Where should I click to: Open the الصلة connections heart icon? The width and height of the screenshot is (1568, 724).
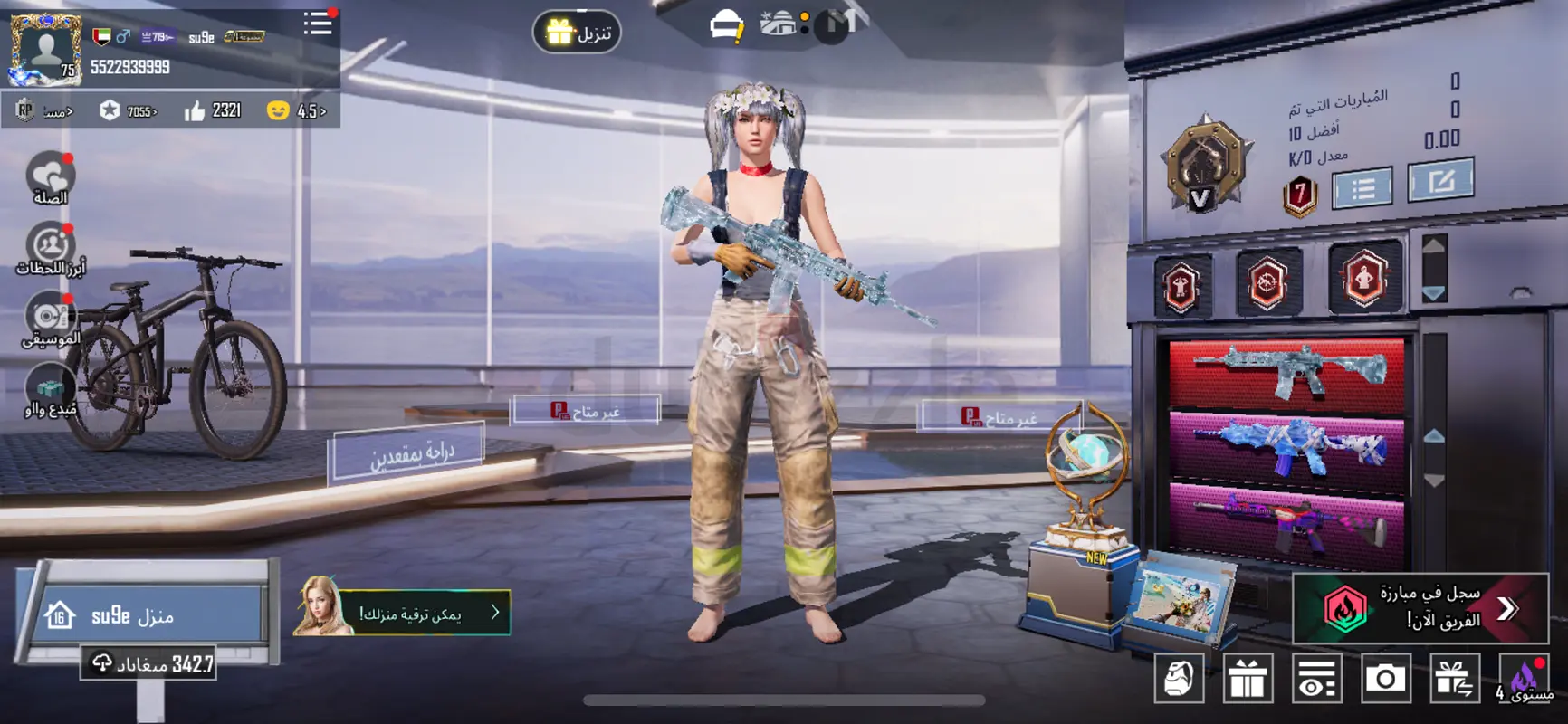click(x=51, y=177)
